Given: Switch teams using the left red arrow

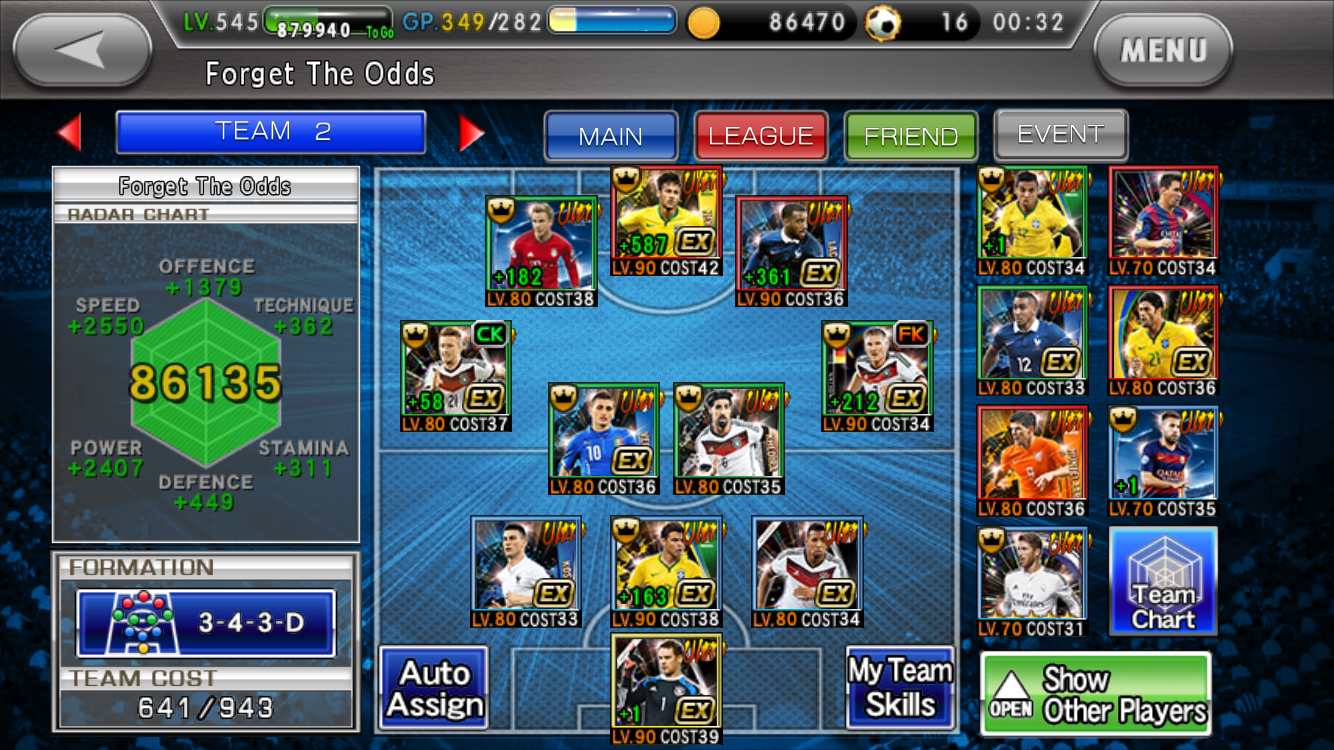Looking at the screenshot, I should (x=70, y=131).
